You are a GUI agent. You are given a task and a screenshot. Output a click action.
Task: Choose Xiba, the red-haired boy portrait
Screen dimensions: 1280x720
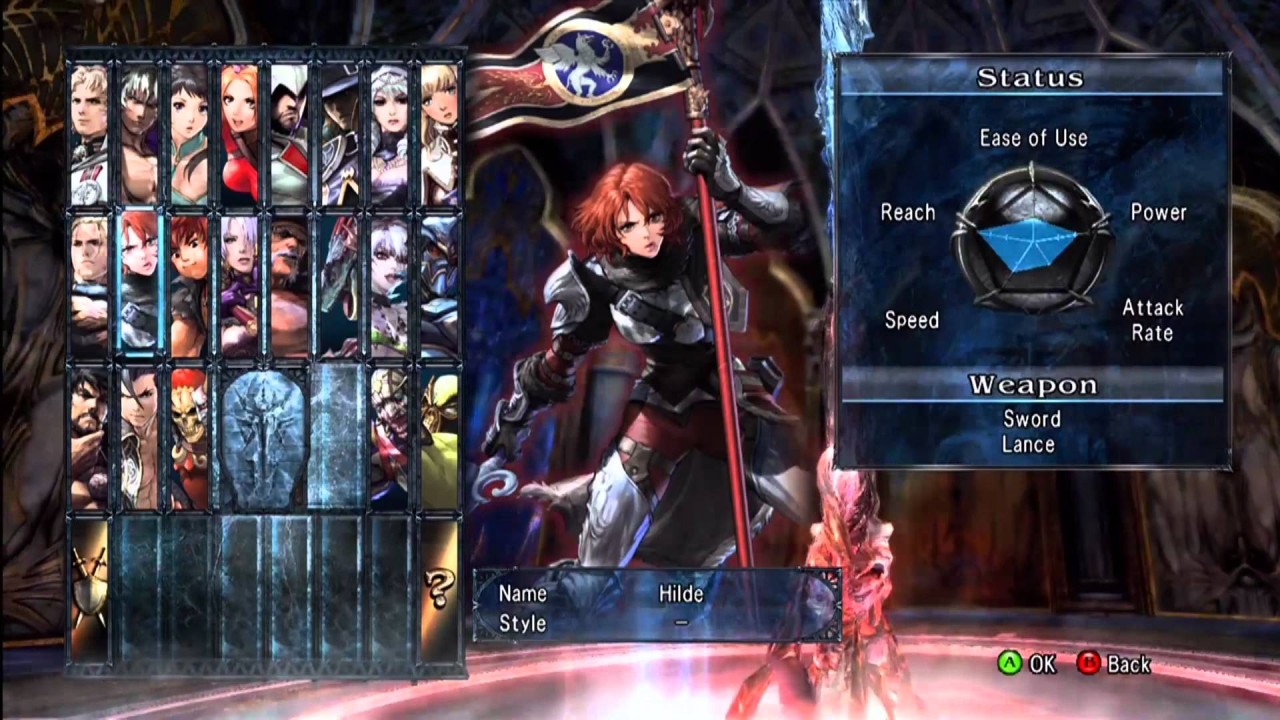tap(190, 286)
